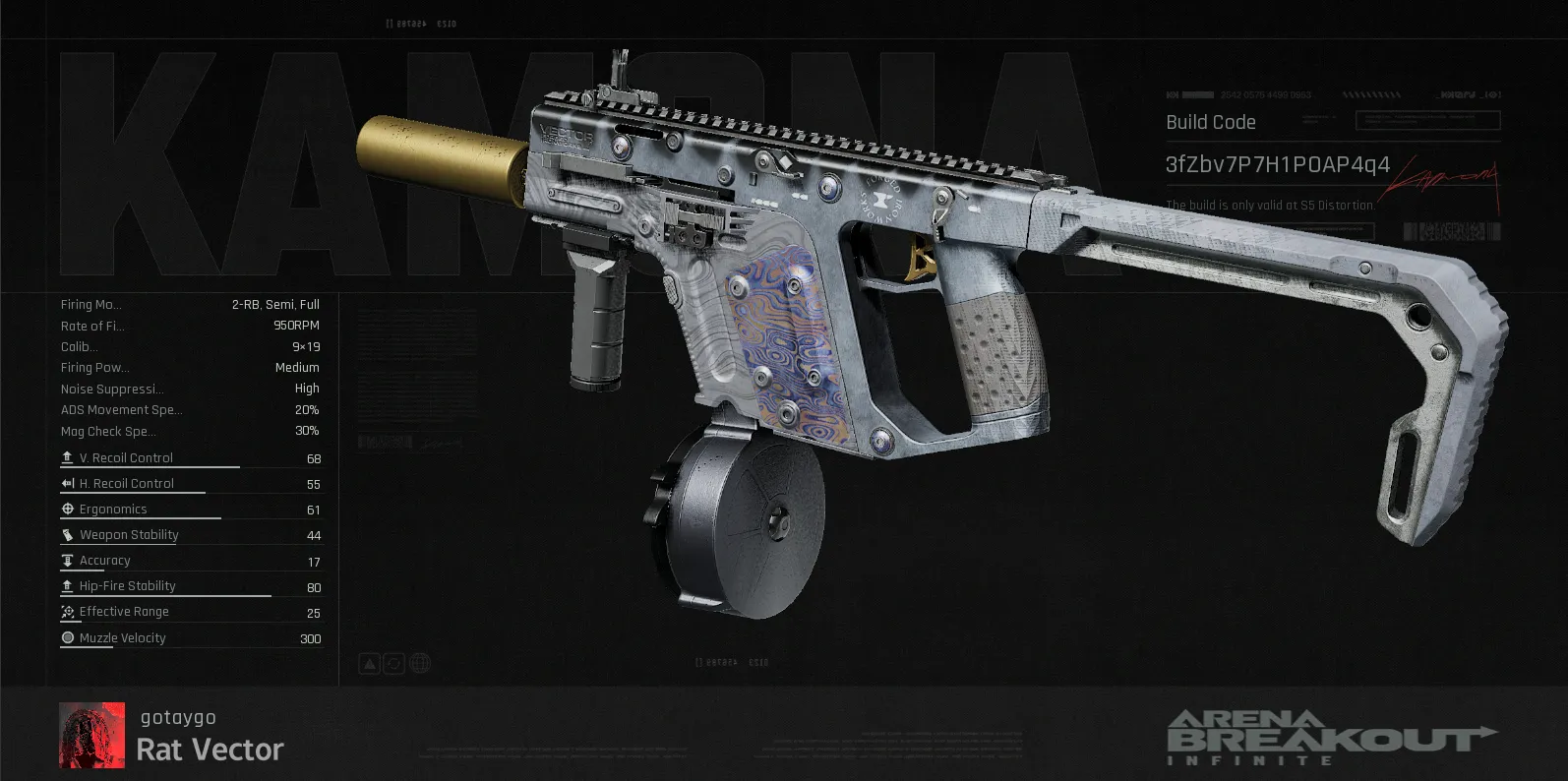Screen dimensions: 1568x781
Task: Click the Effective Range scope icon
Action: (x=67, y=611)
